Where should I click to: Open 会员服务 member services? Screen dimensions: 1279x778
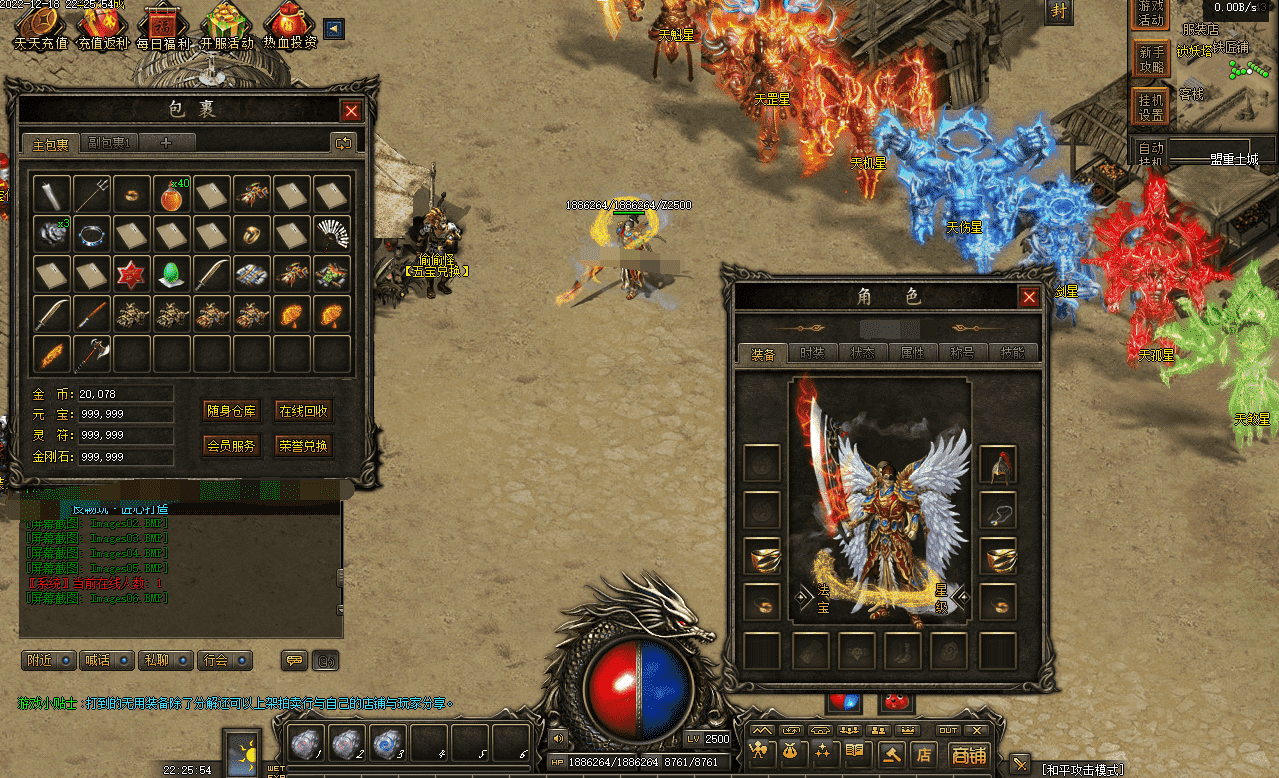pos(231,446)
